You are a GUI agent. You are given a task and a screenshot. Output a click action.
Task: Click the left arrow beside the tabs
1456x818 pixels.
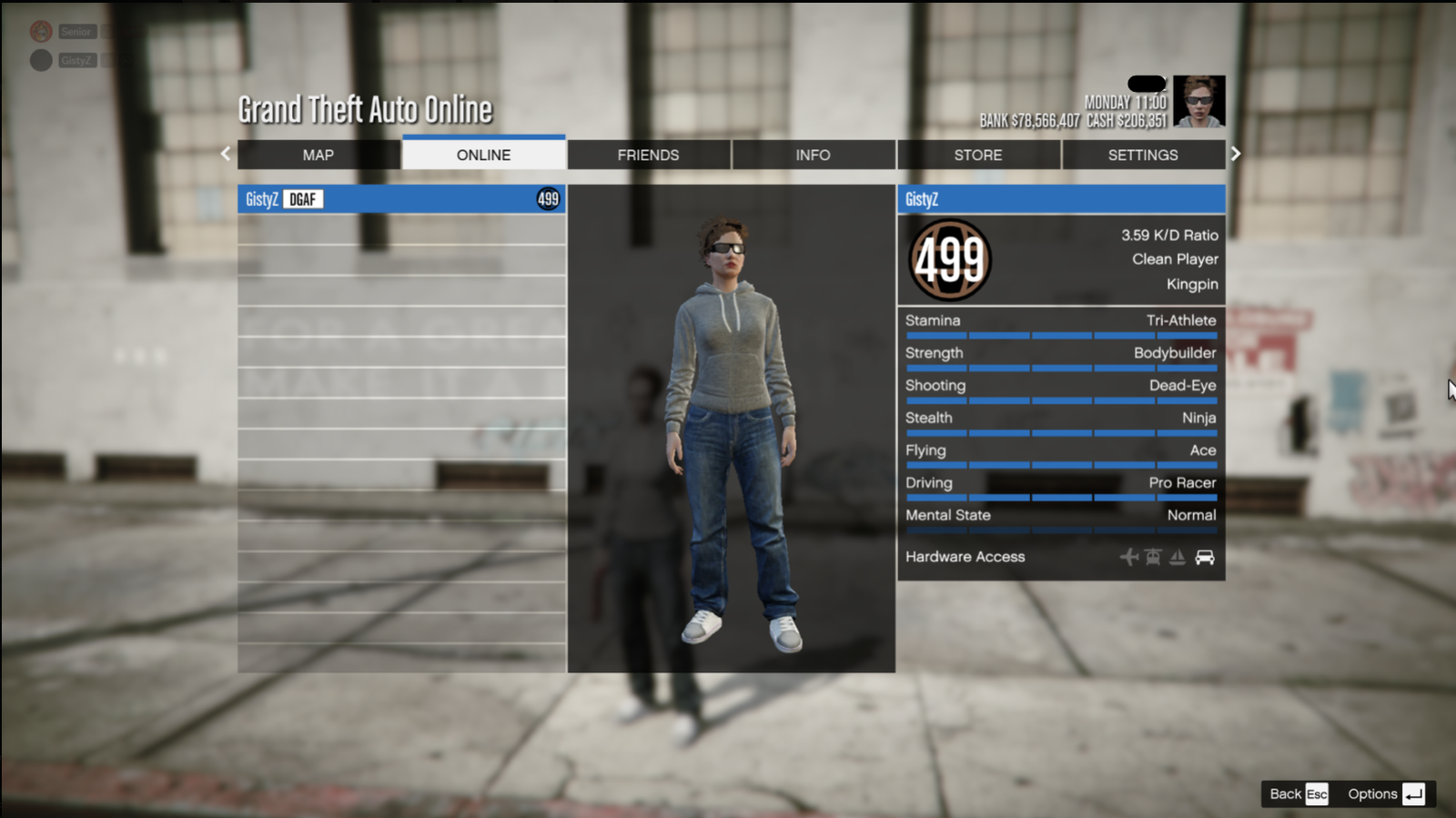tap(226, 154)
